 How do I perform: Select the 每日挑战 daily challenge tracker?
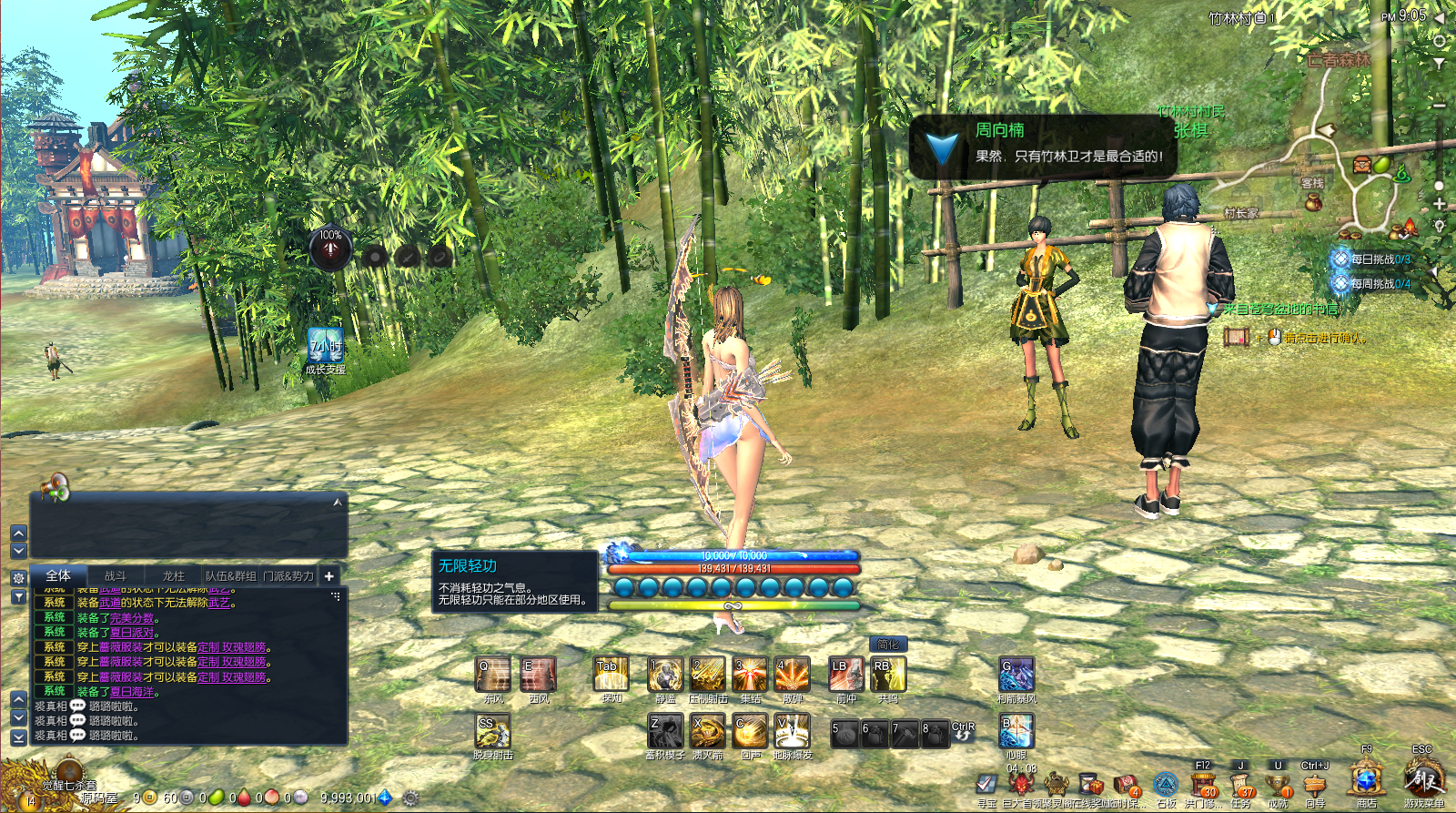click(x=1374, y=259)
